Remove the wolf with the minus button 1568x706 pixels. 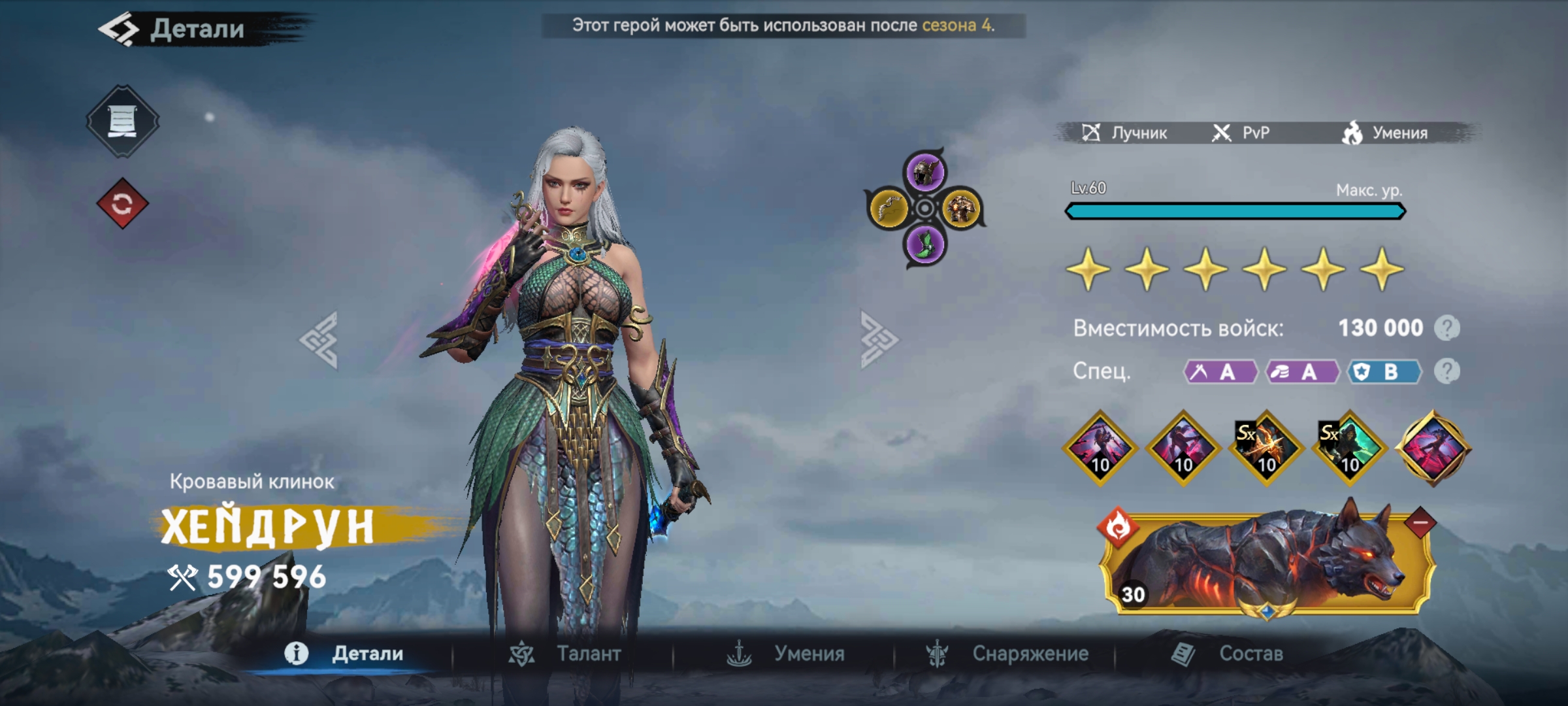coord(1420,523)
